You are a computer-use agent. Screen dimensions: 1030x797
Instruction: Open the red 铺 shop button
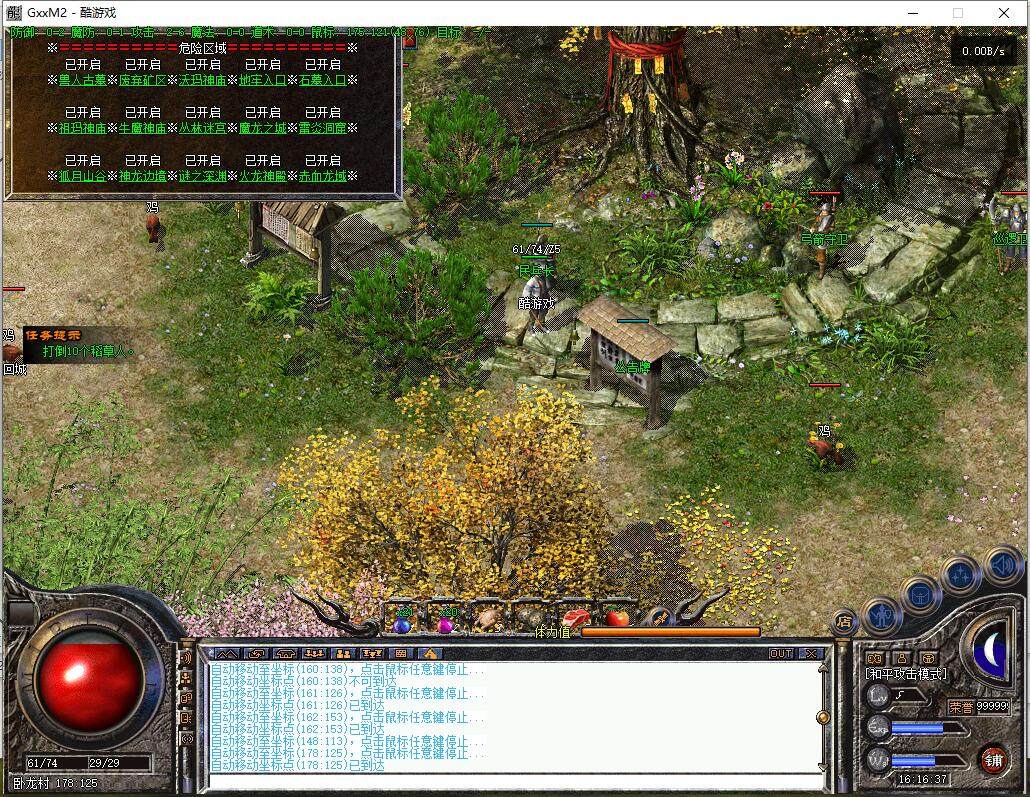[993, 759]
